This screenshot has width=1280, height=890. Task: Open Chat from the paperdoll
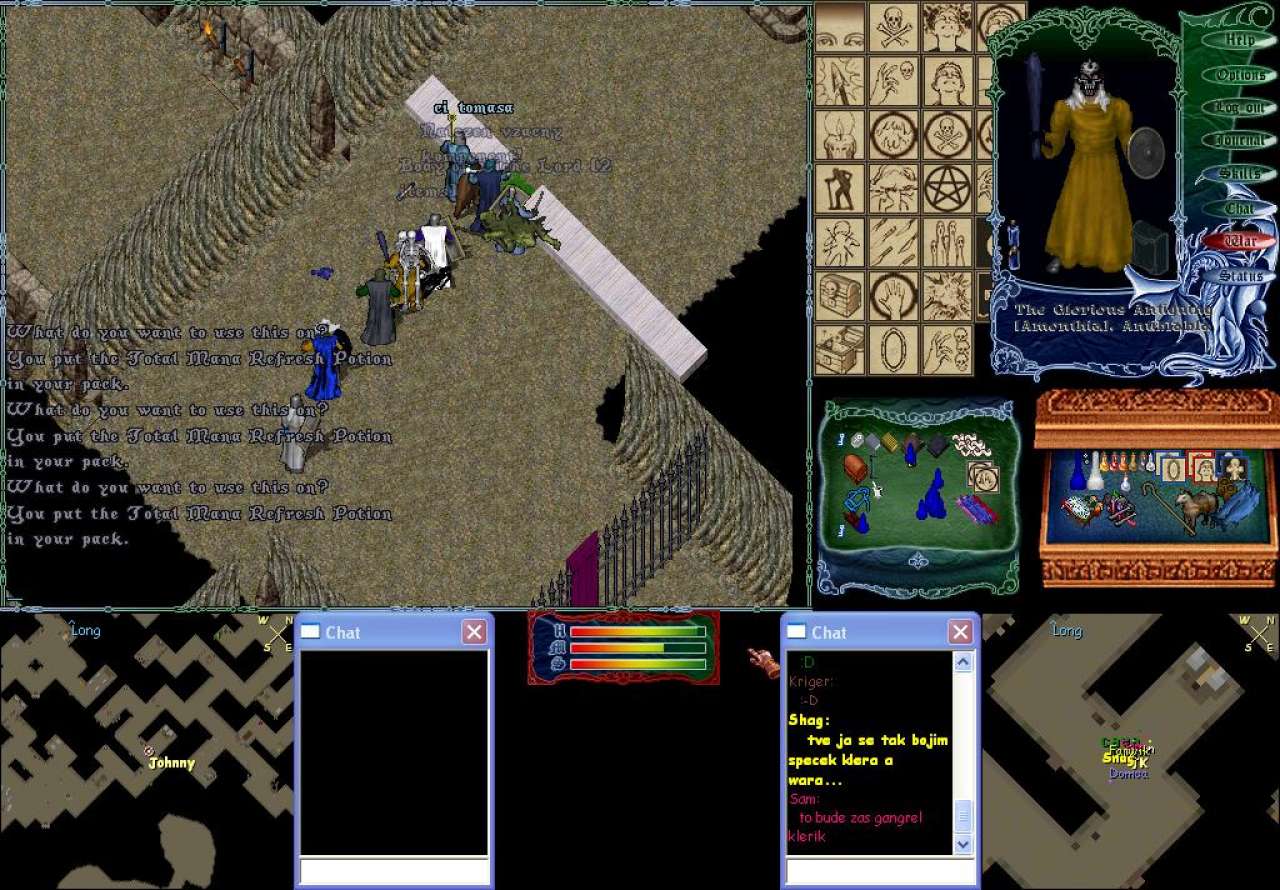(1240, 208)
